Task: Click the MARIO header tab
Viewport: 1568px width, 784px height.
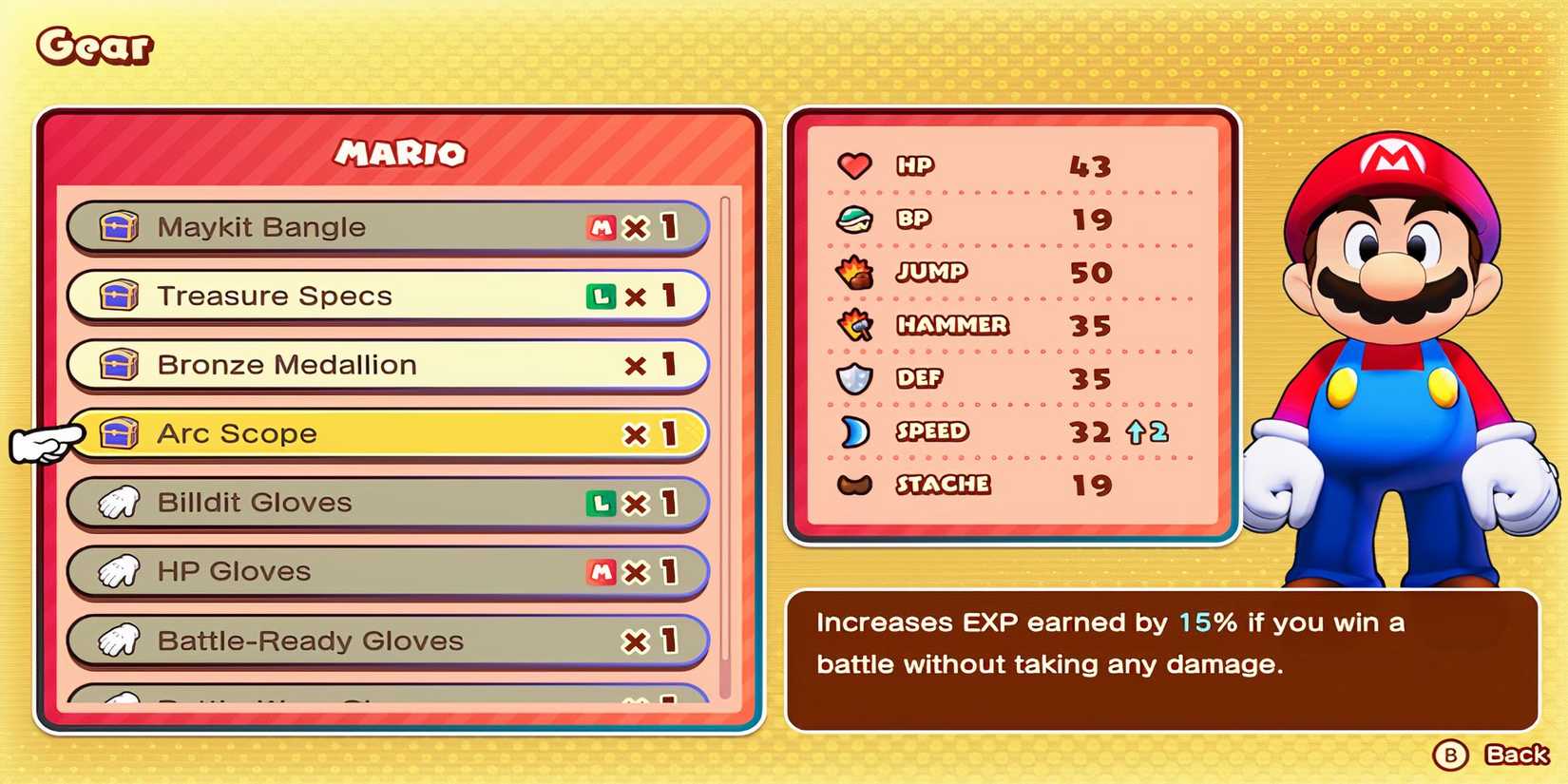Action: (402, 154)
